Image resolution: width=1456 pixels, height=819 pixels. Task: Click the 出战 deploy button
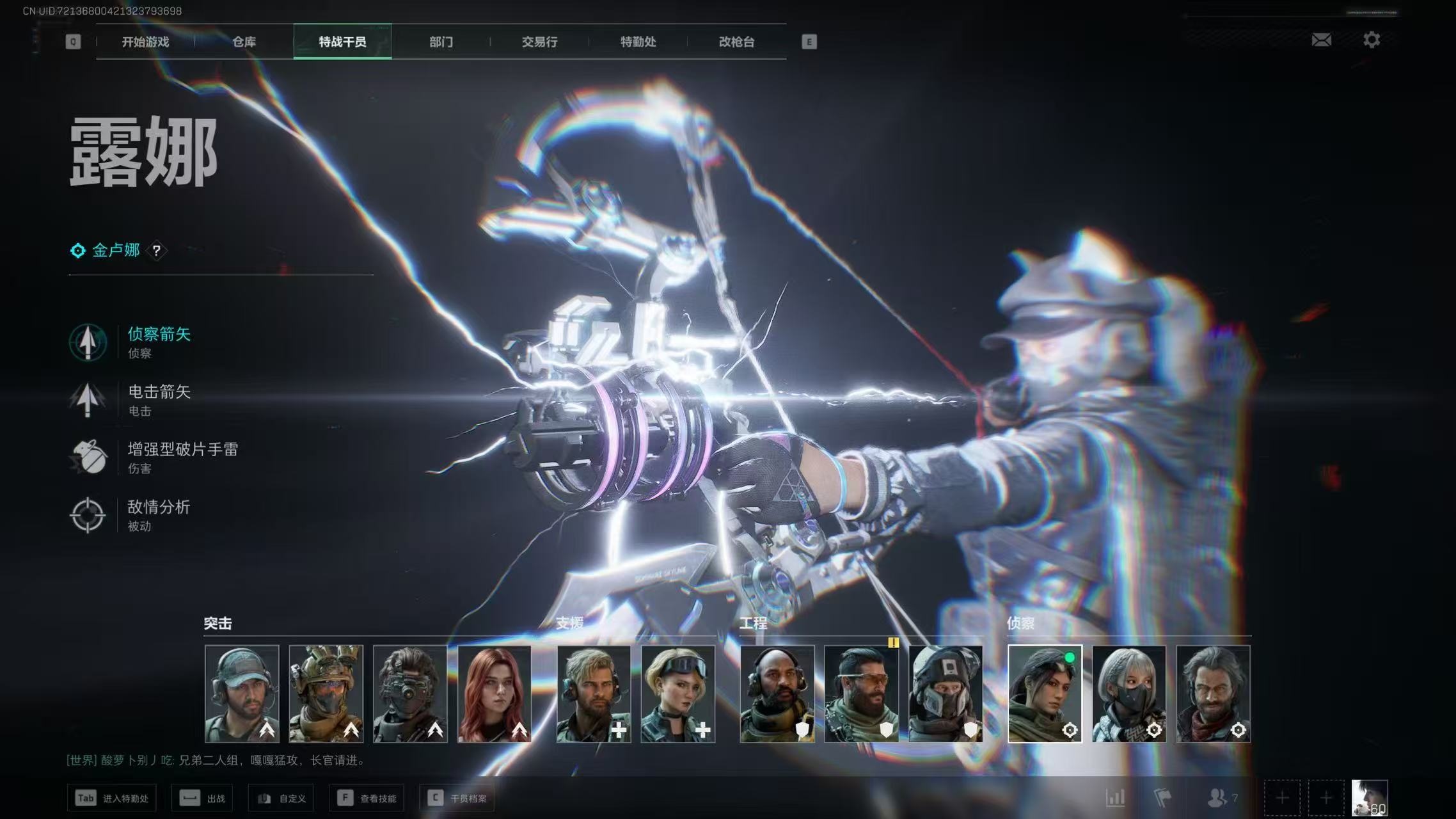pos(202,798)
